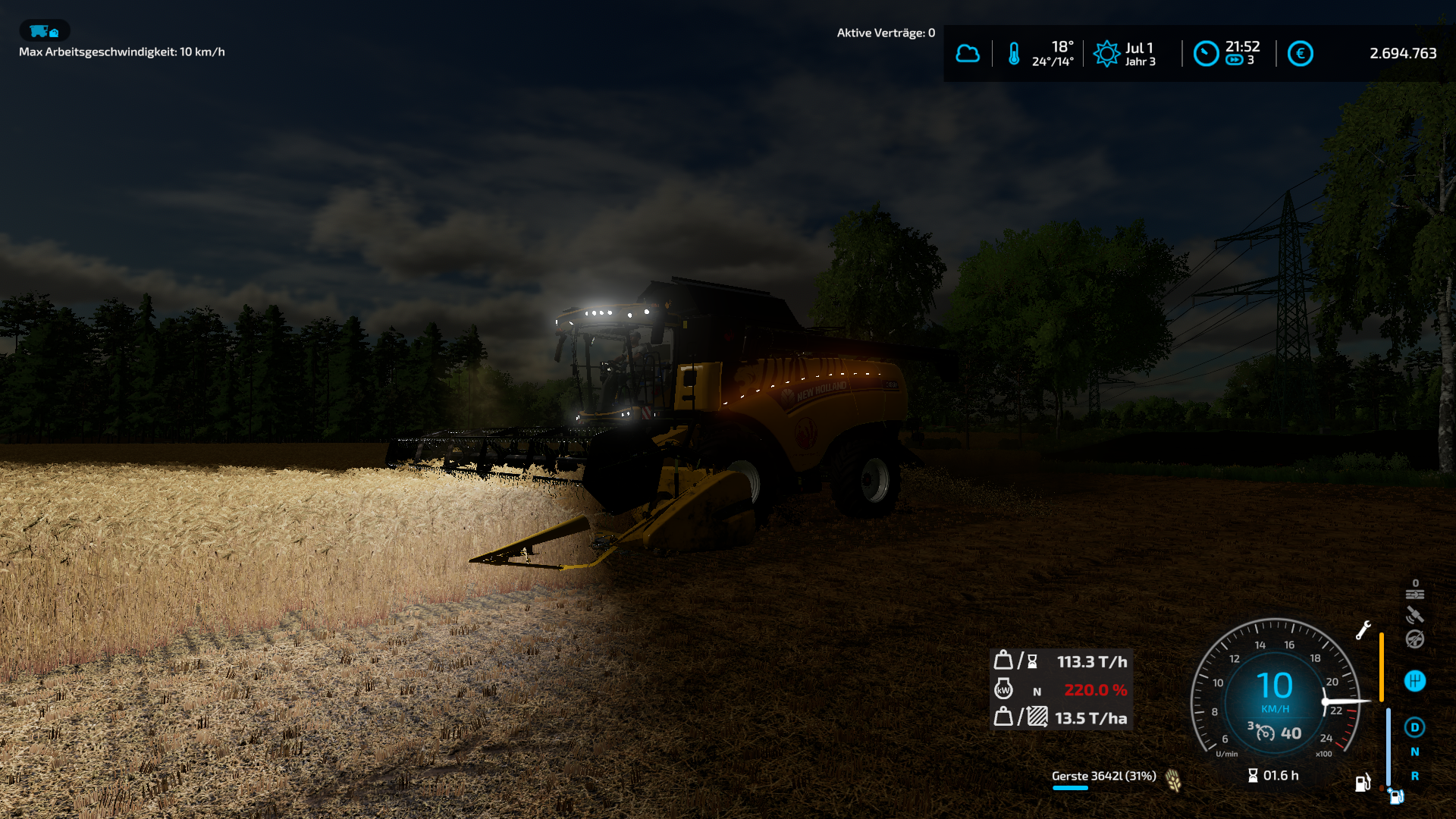The height and width of the screenshot is (819, 1456).
Task: Click the kW engine load icon
Action: click(1003, 689)
